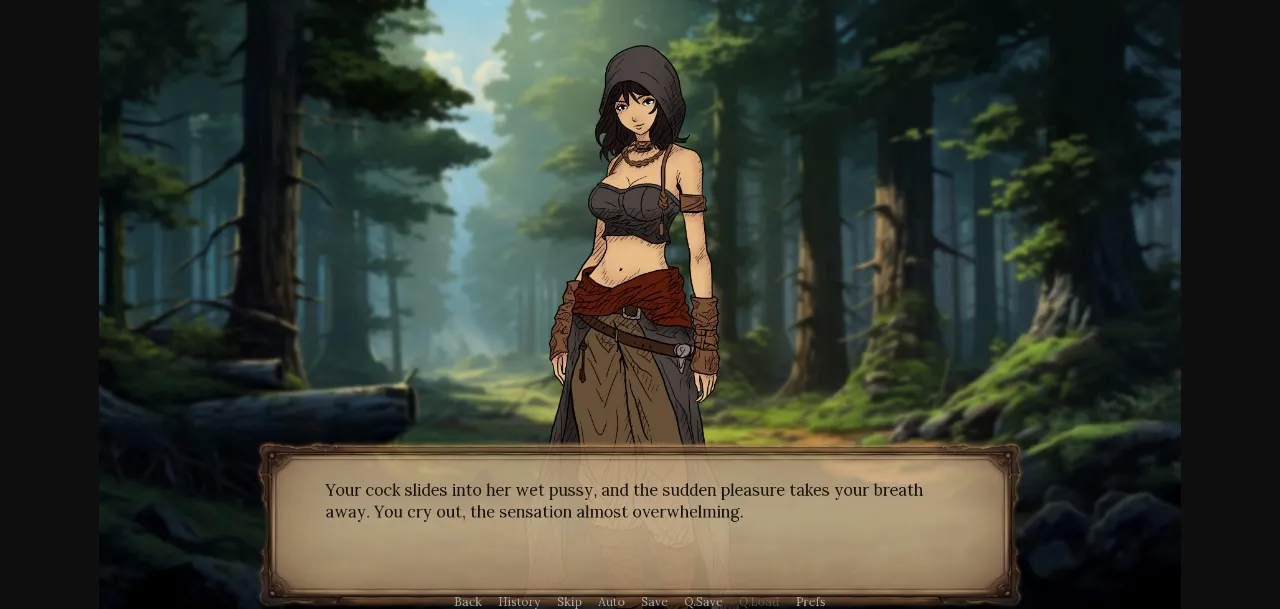1280x609 pixels.
Task: Toggle Auto advance mode
Action: 611,602
